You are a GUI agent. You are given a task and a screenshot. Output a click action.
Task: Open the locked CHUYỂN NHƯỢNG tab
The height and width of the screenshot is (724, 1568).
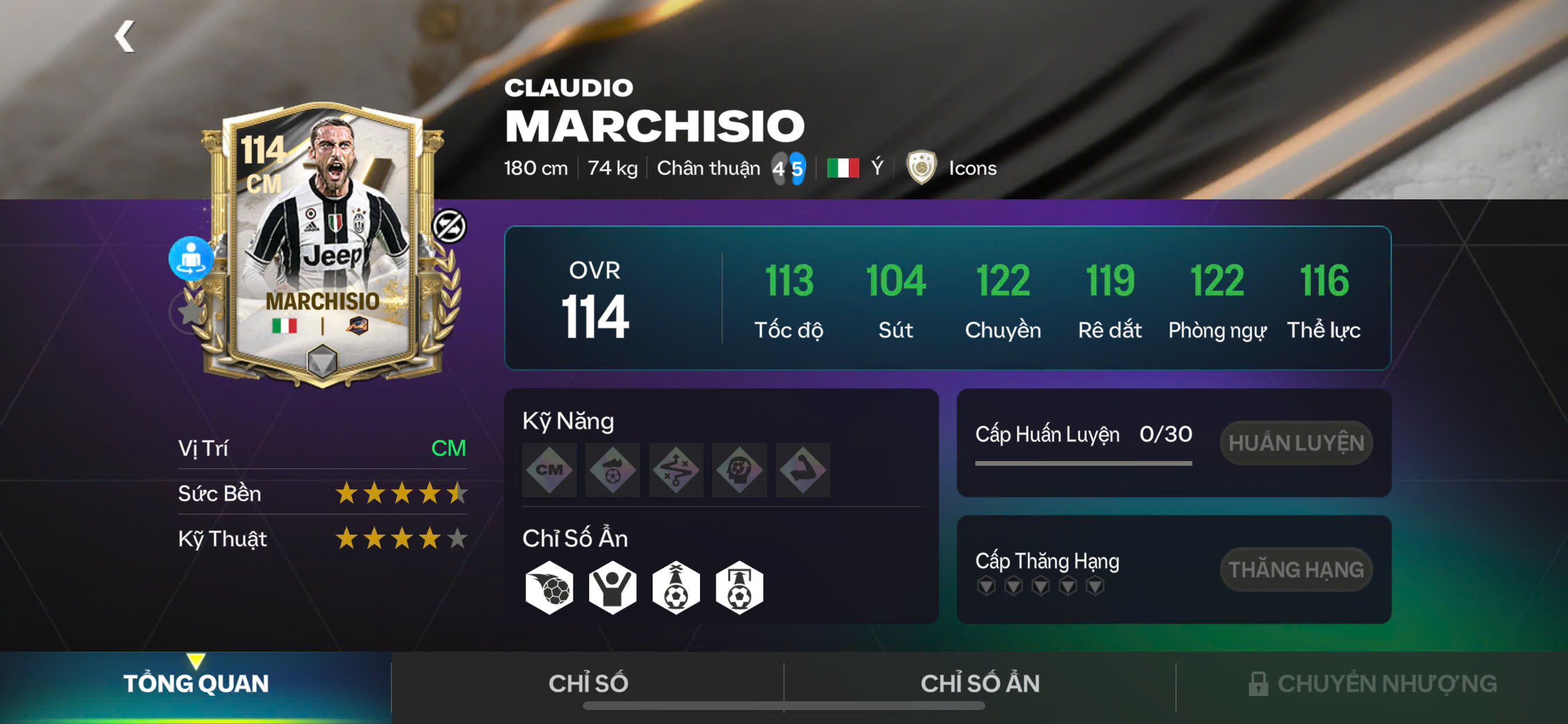pos(1372,683)
